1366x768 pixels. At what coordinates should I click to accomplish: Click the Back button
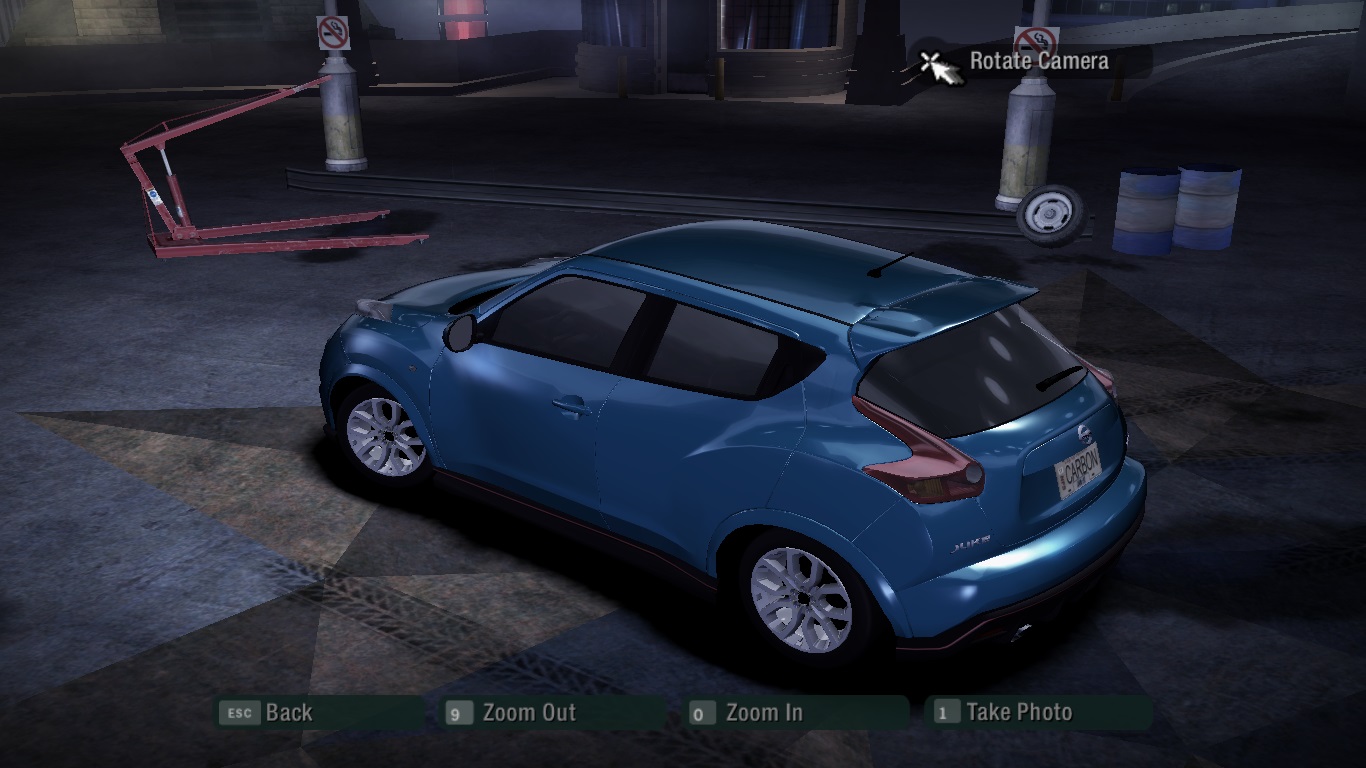tap(288, 713)
